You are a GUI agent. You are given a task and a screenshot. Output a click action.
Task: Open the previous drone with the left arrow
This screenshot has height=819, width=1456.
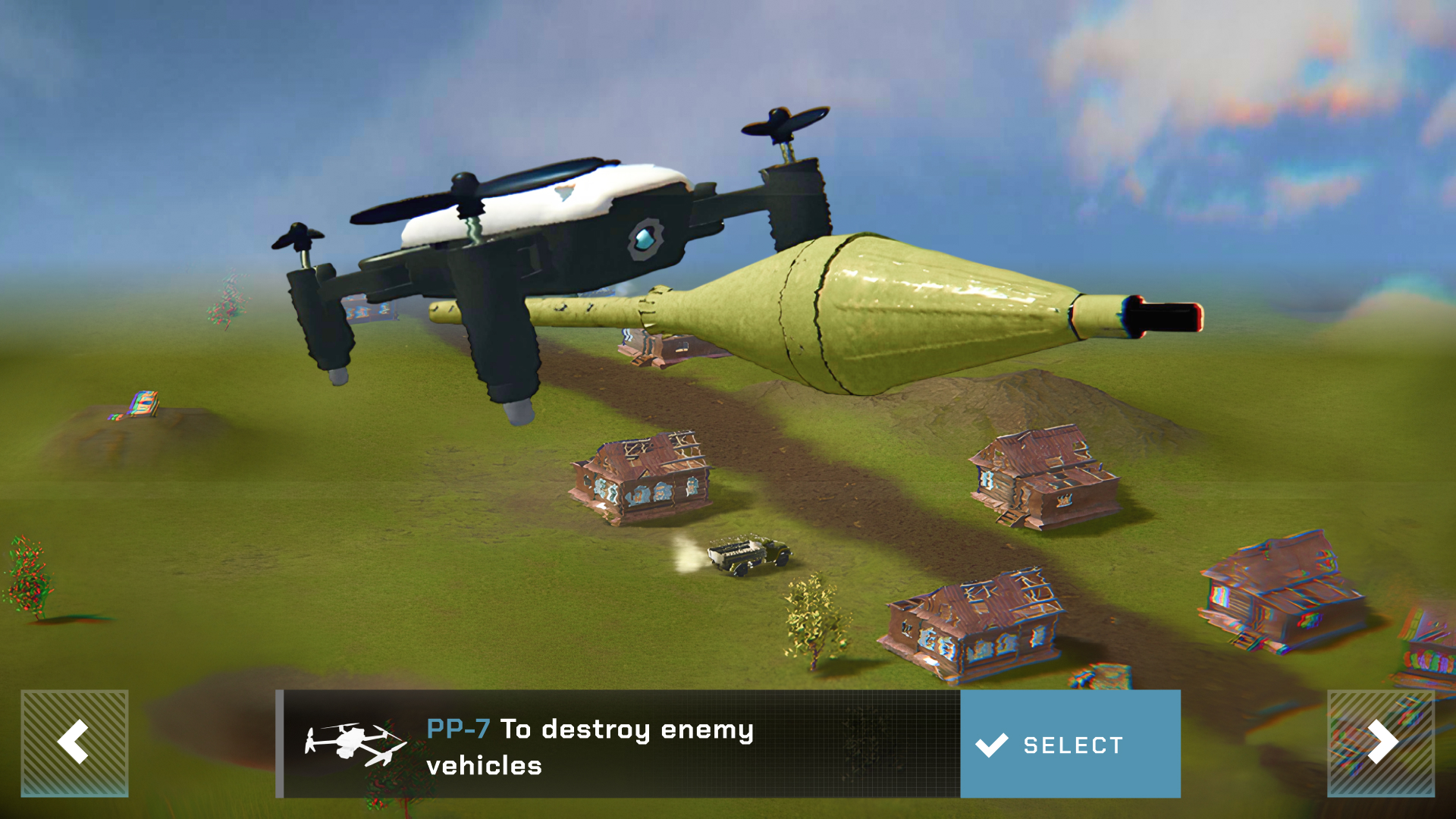(73, 744)
